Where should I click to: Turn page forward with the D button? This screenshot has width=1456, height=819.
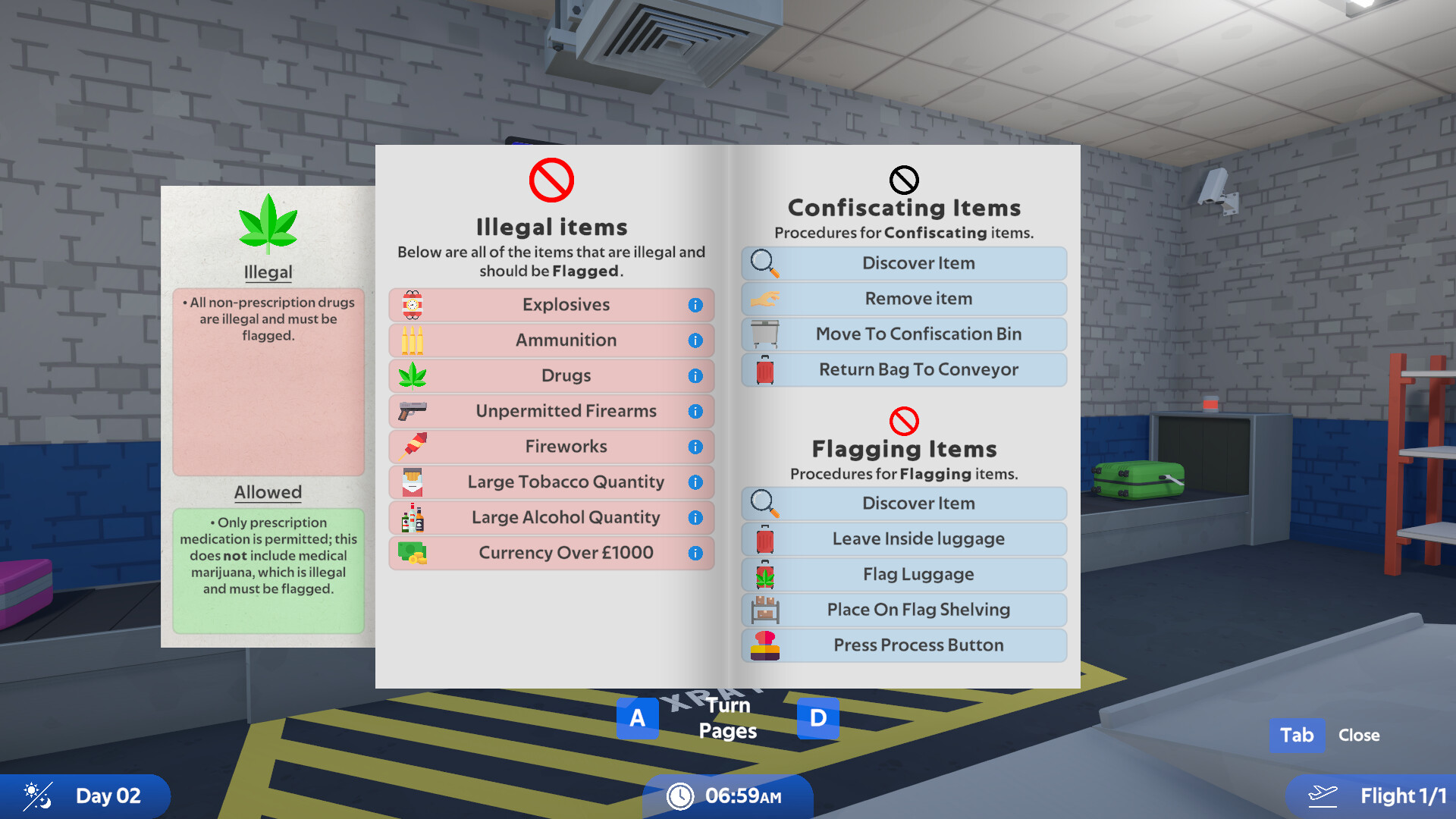coord(817,717)
